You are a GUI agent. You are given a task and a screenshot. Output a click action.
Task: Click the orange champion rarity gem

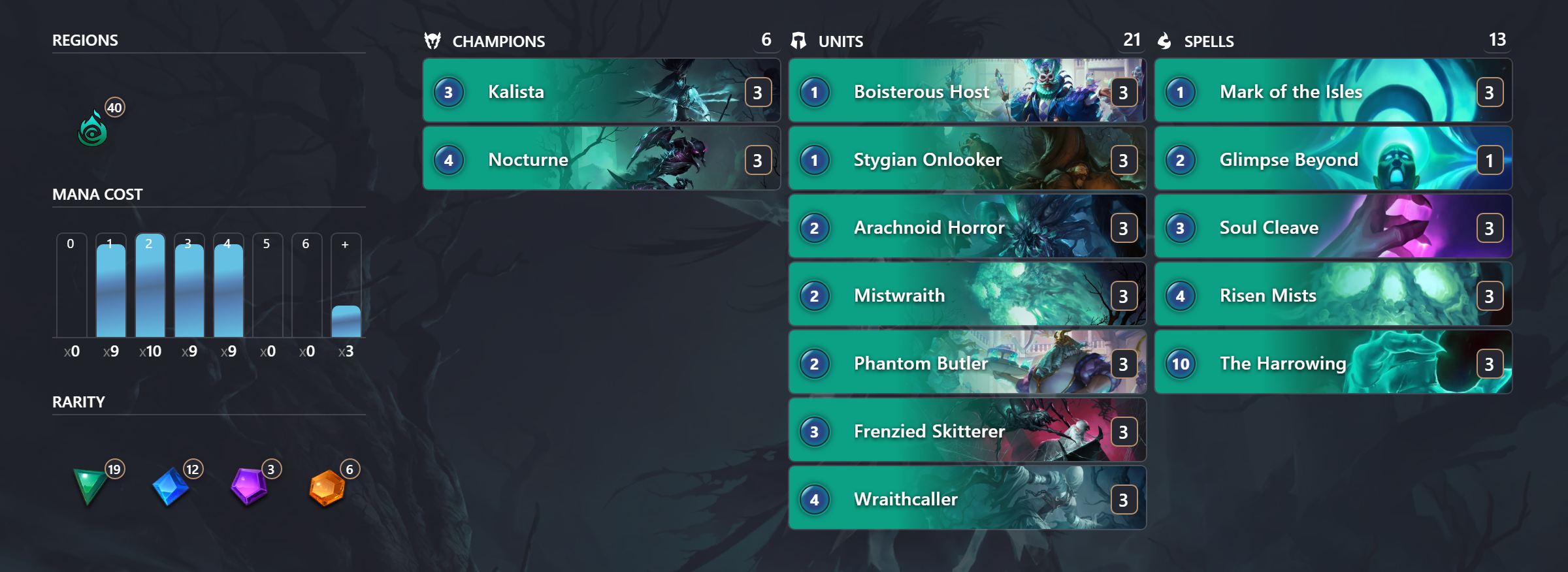point(327,488)
